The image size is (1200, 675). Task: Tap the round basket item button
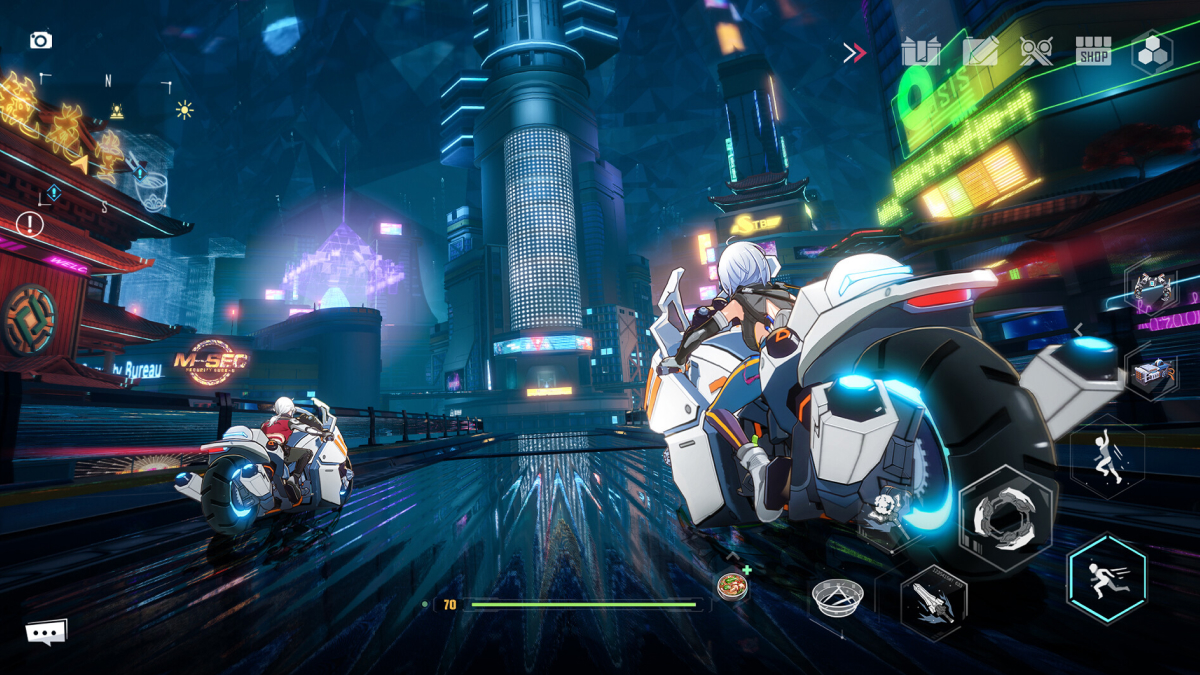coord(837,599)
